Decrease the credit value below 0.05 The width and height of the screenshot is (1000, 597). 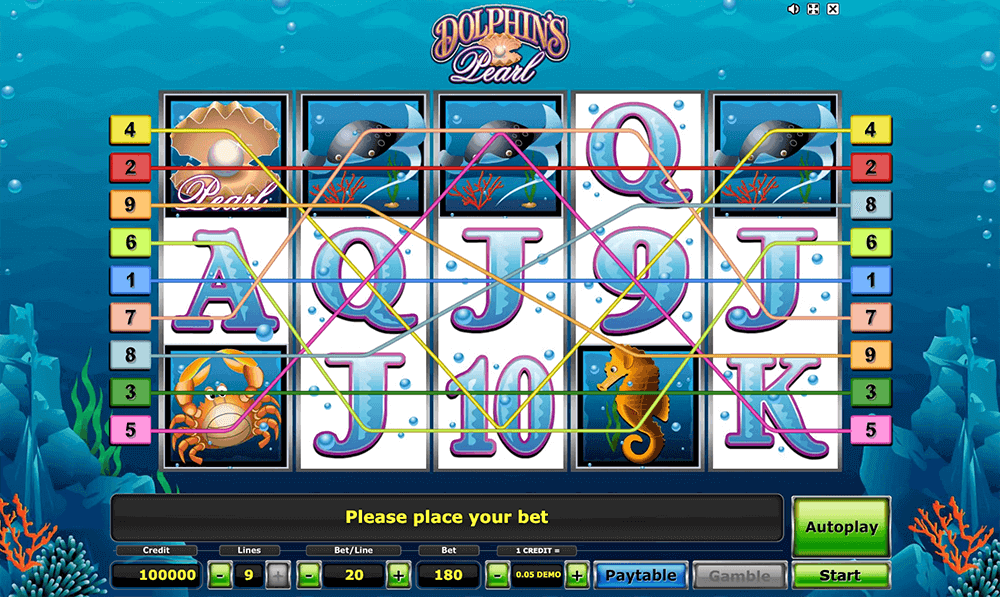[x=496, y=575]
